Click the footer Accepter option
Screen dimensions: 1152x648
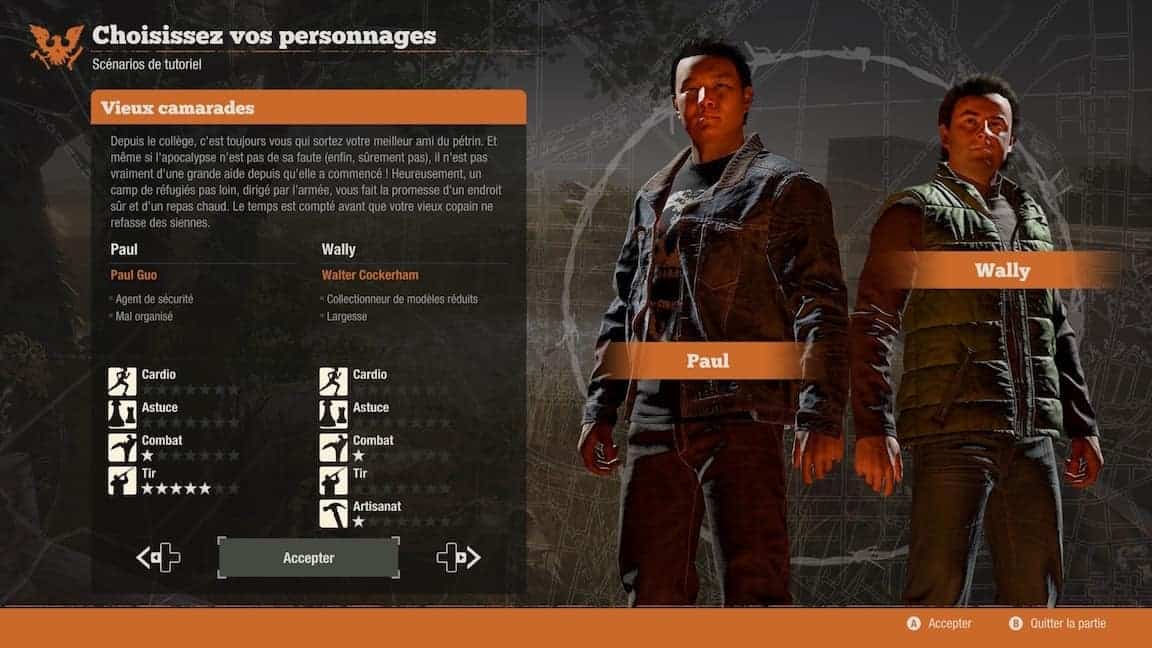click(x=938, y=623)
